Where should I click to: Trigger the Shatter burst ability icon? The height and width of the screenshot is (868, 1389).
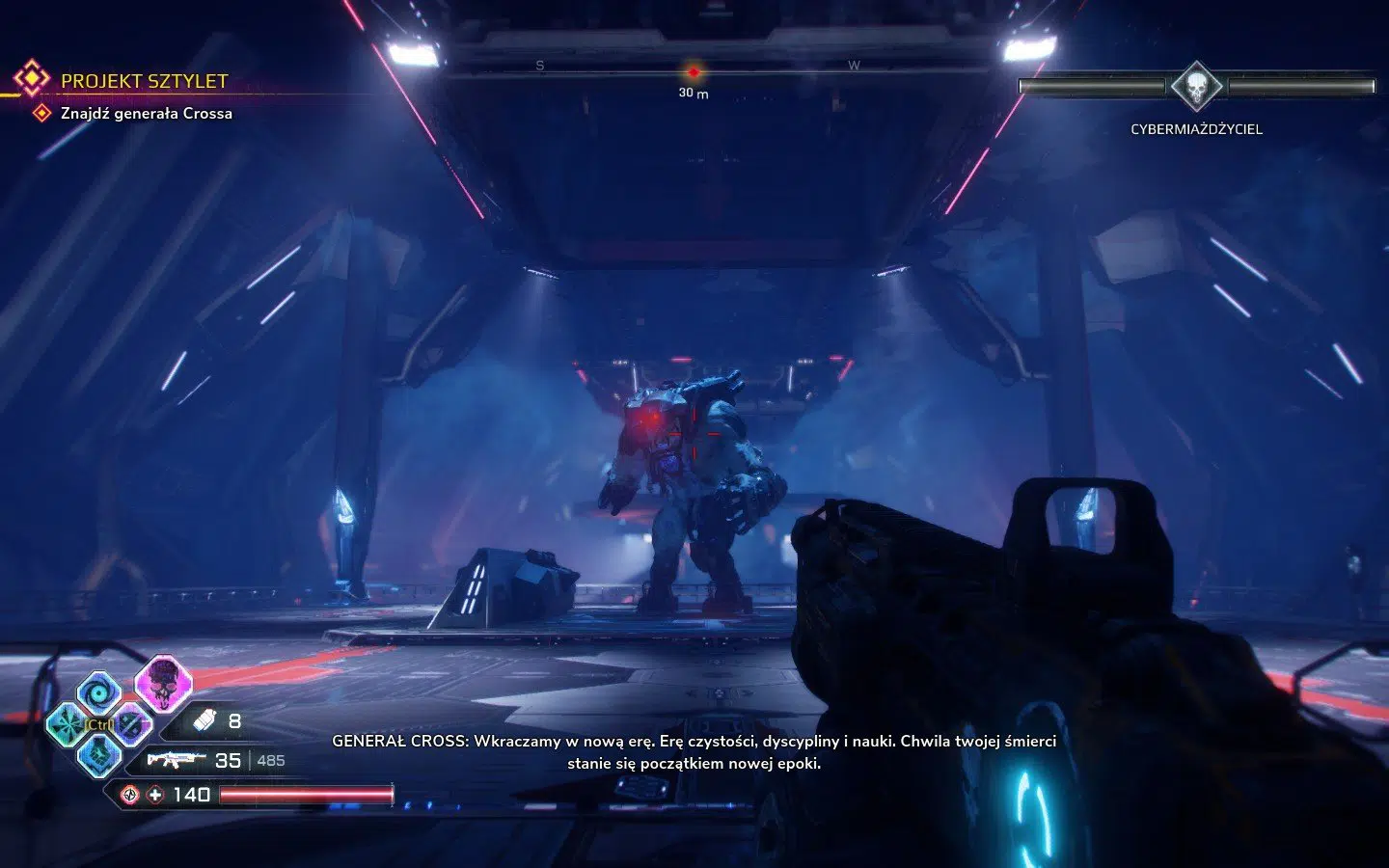(68, 723)
